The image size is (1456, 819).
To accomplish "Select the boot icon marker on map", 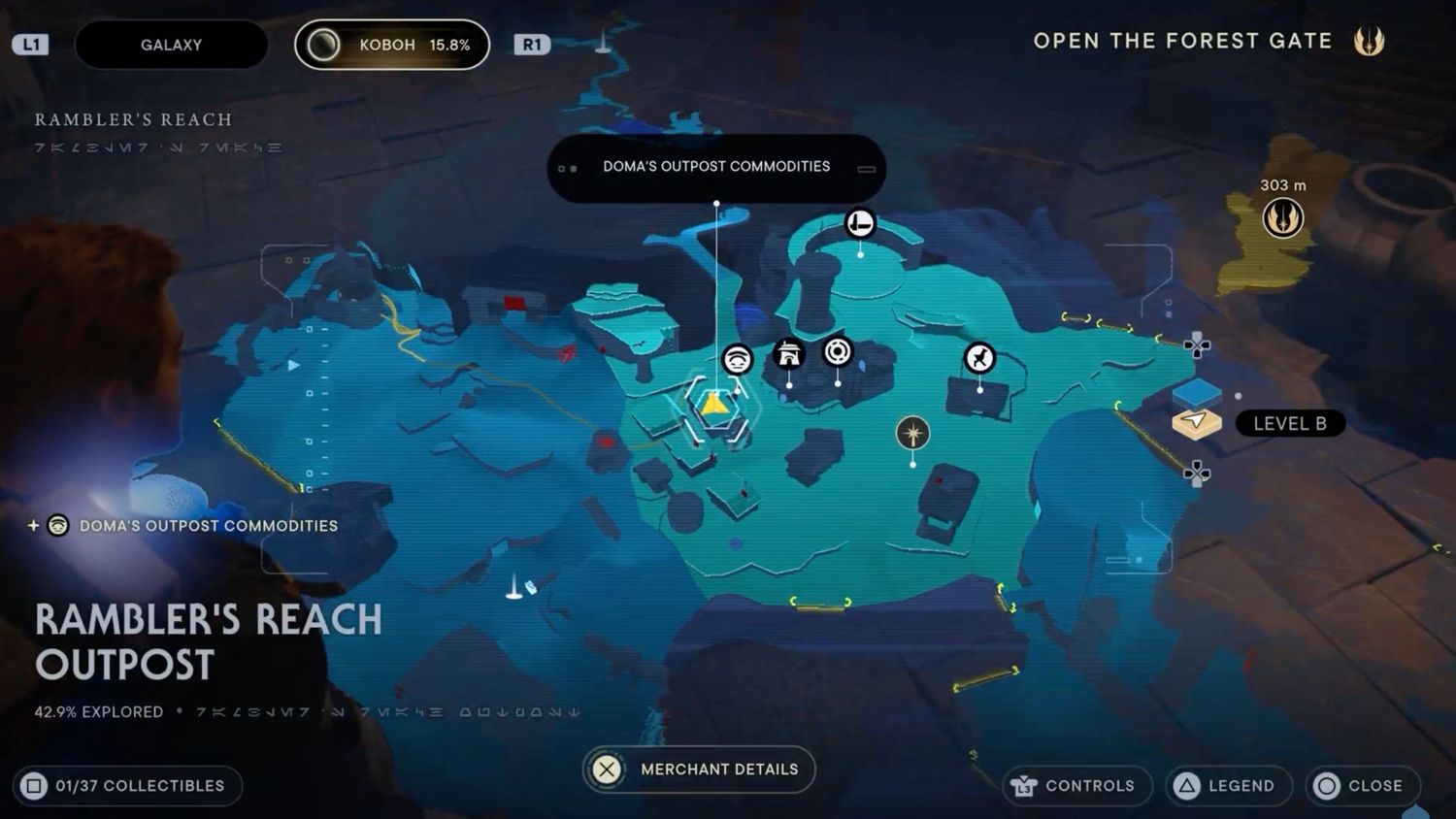I will click(860, 224).
